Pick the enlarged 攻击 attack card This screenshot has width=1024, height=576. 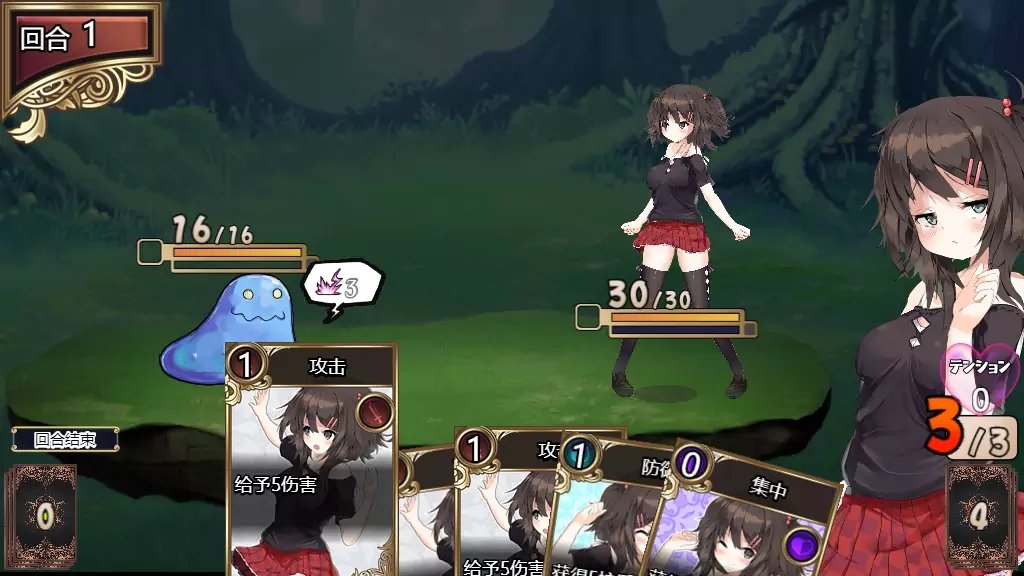point(311,460)
